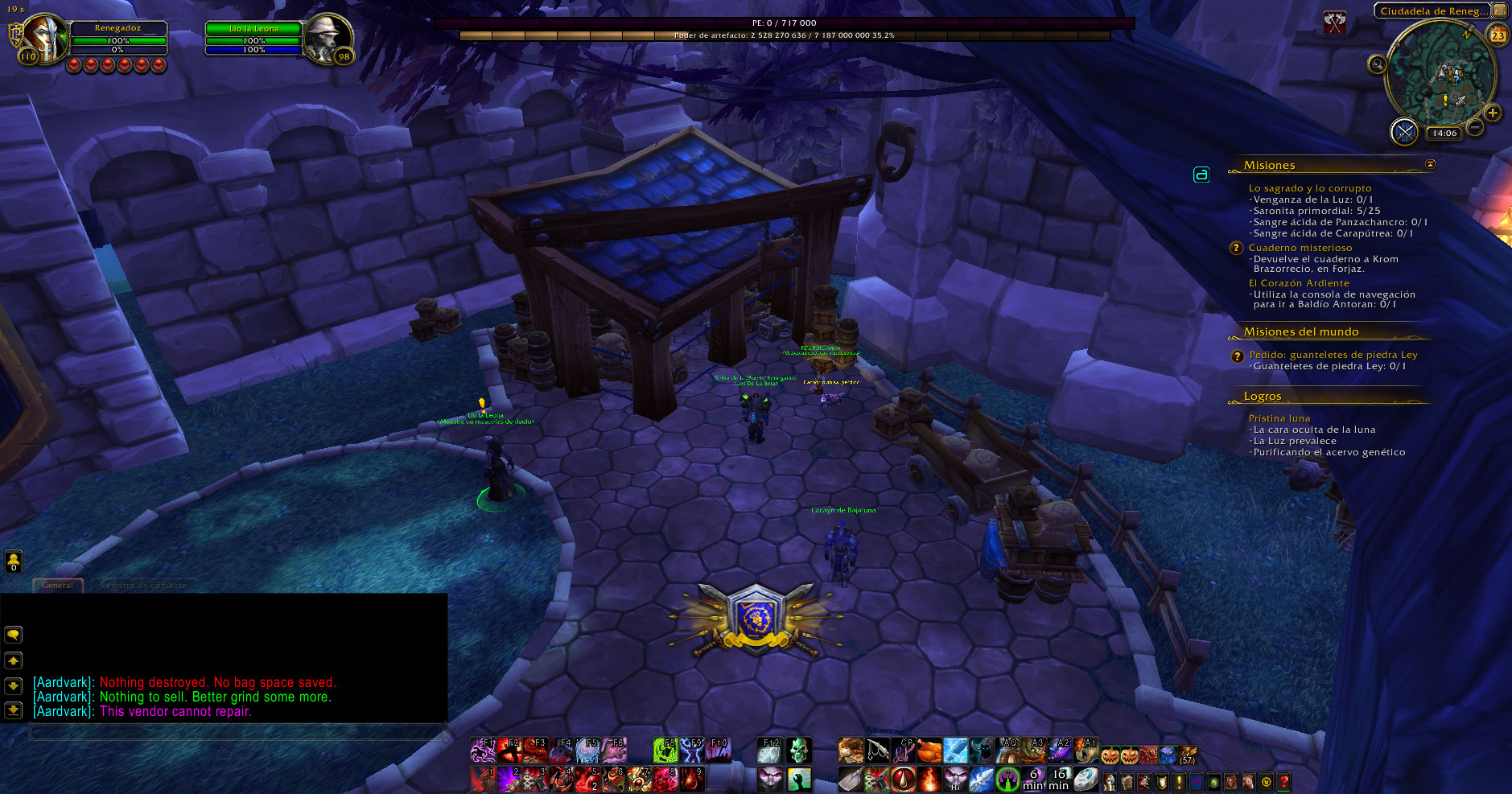This screenshot has width=1512, height=794.
Task: Select the El Corazón Ardiente quest
Action: [1298, 283]
